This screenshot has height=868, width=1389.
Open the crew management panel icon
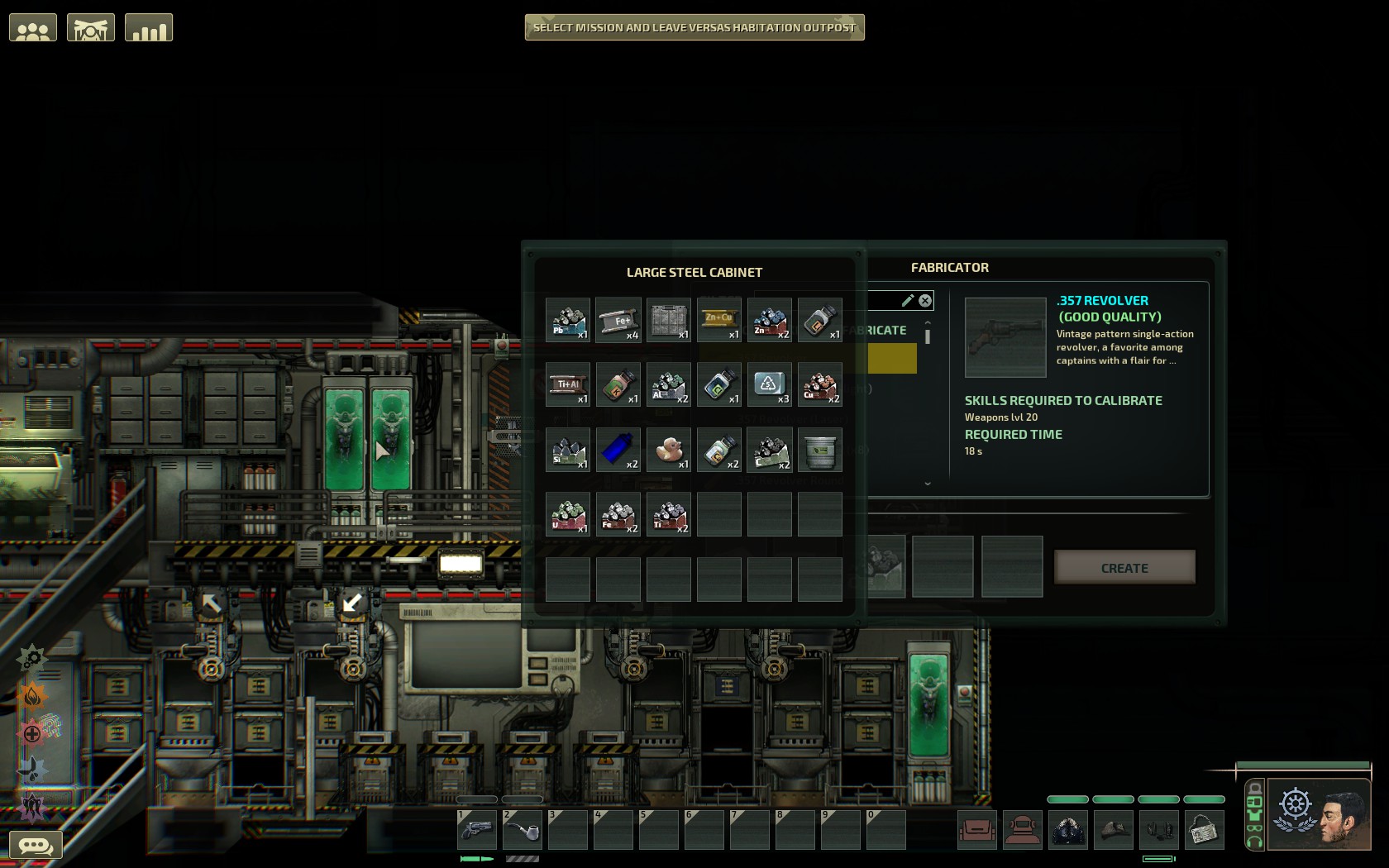33,26
